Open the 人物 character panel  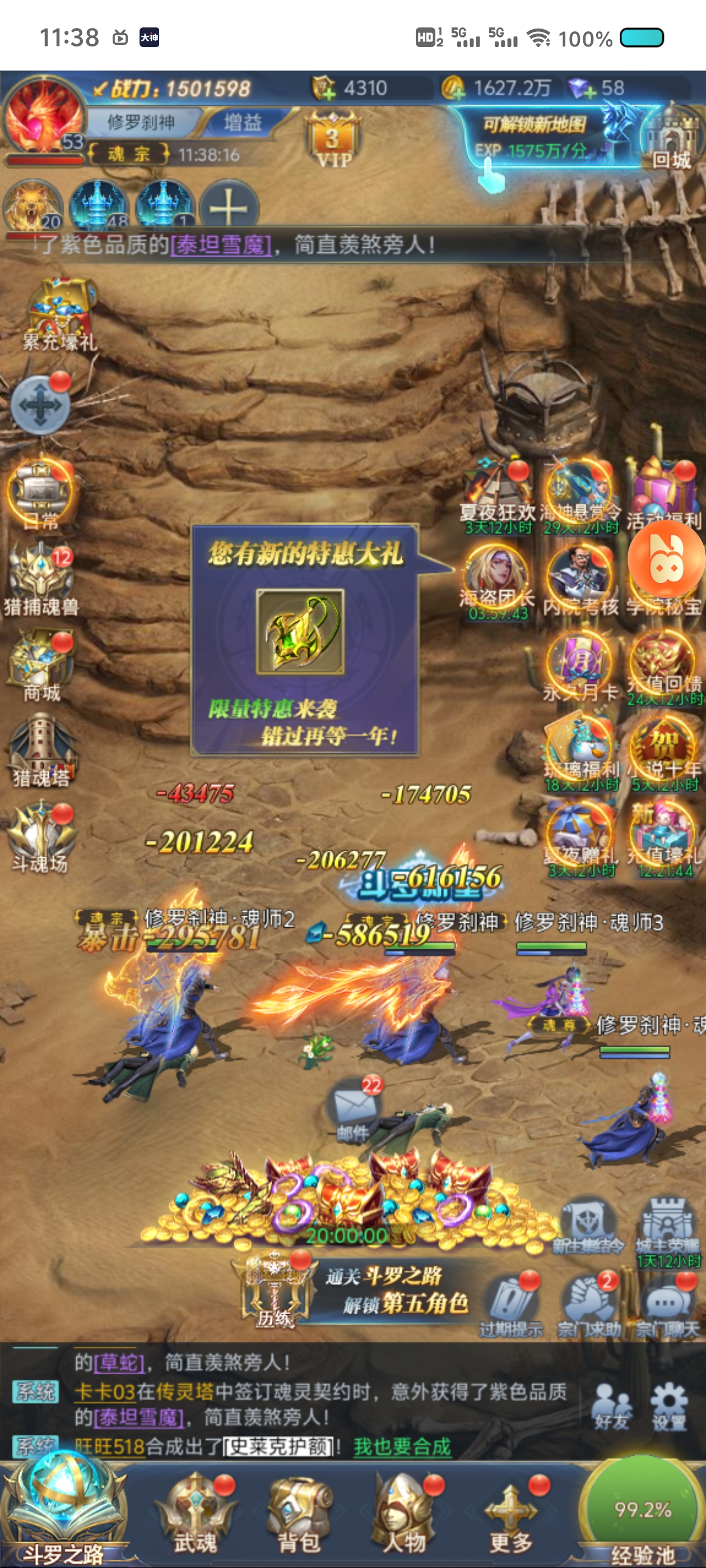click(403, 1512)
